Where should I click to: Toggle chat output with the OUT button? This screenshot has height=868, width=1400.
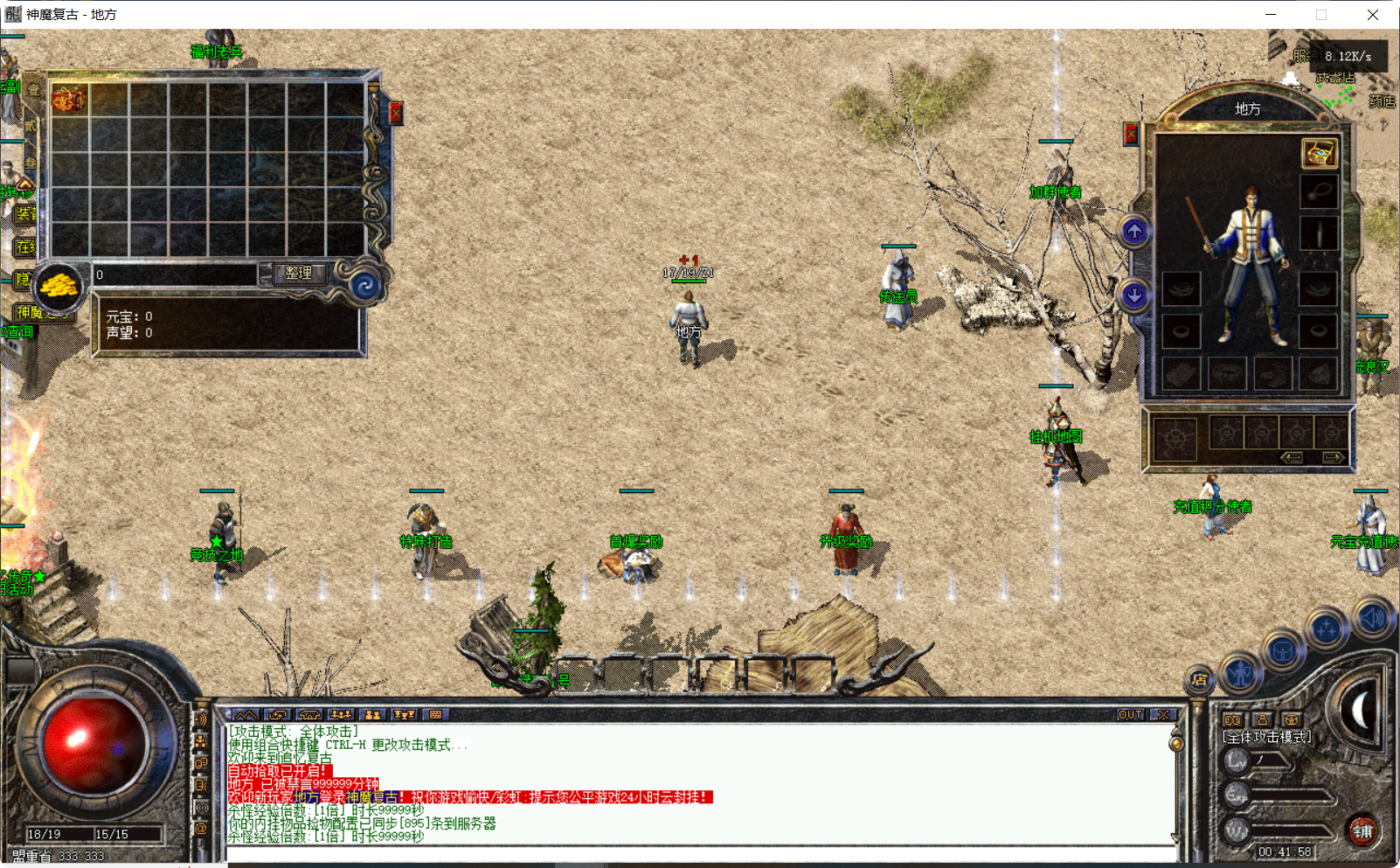(1132, 714)
